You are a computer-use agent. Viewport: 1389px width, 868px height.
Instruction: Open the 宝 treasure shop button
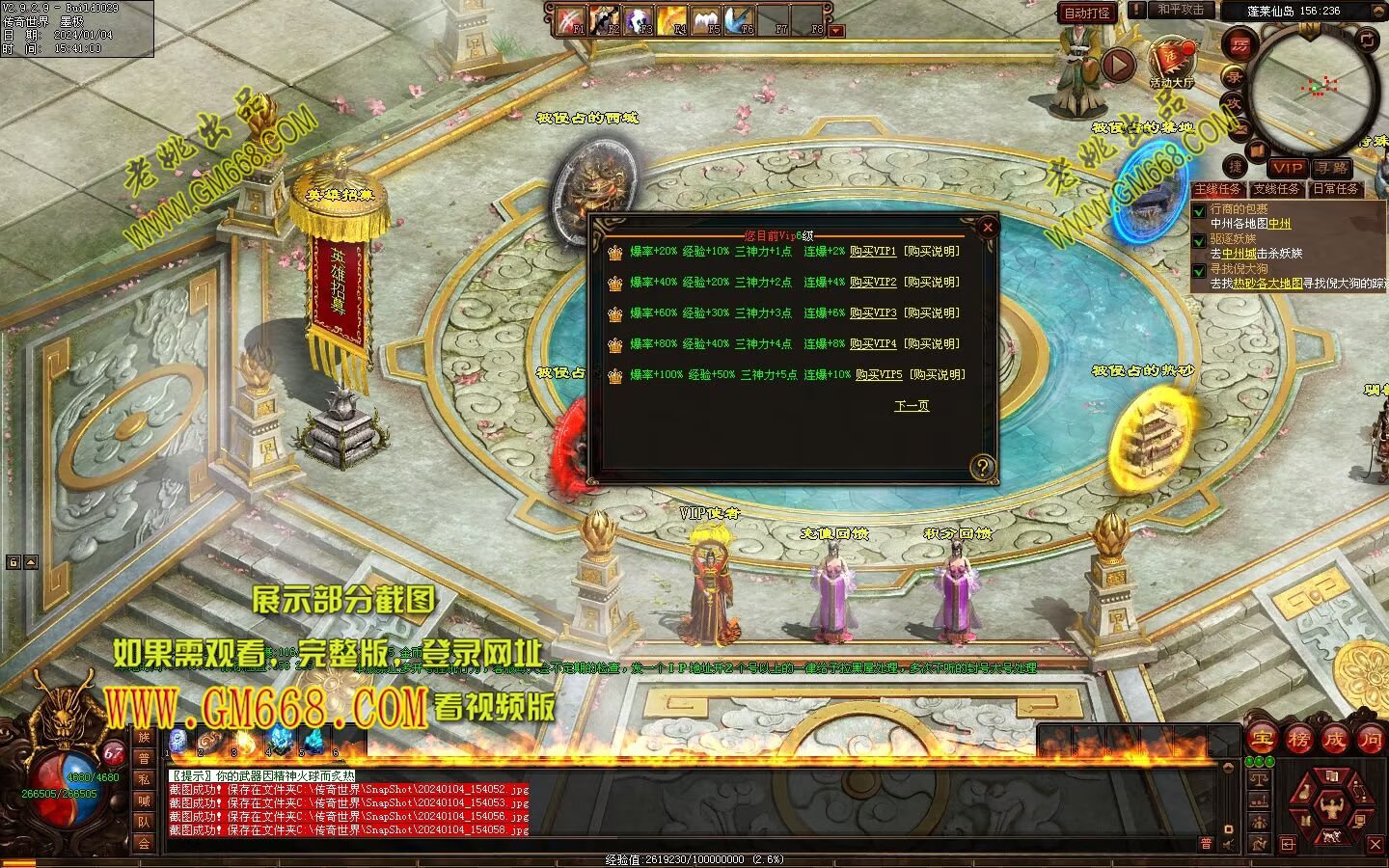pyautogui.click(x=1261, y=740)
